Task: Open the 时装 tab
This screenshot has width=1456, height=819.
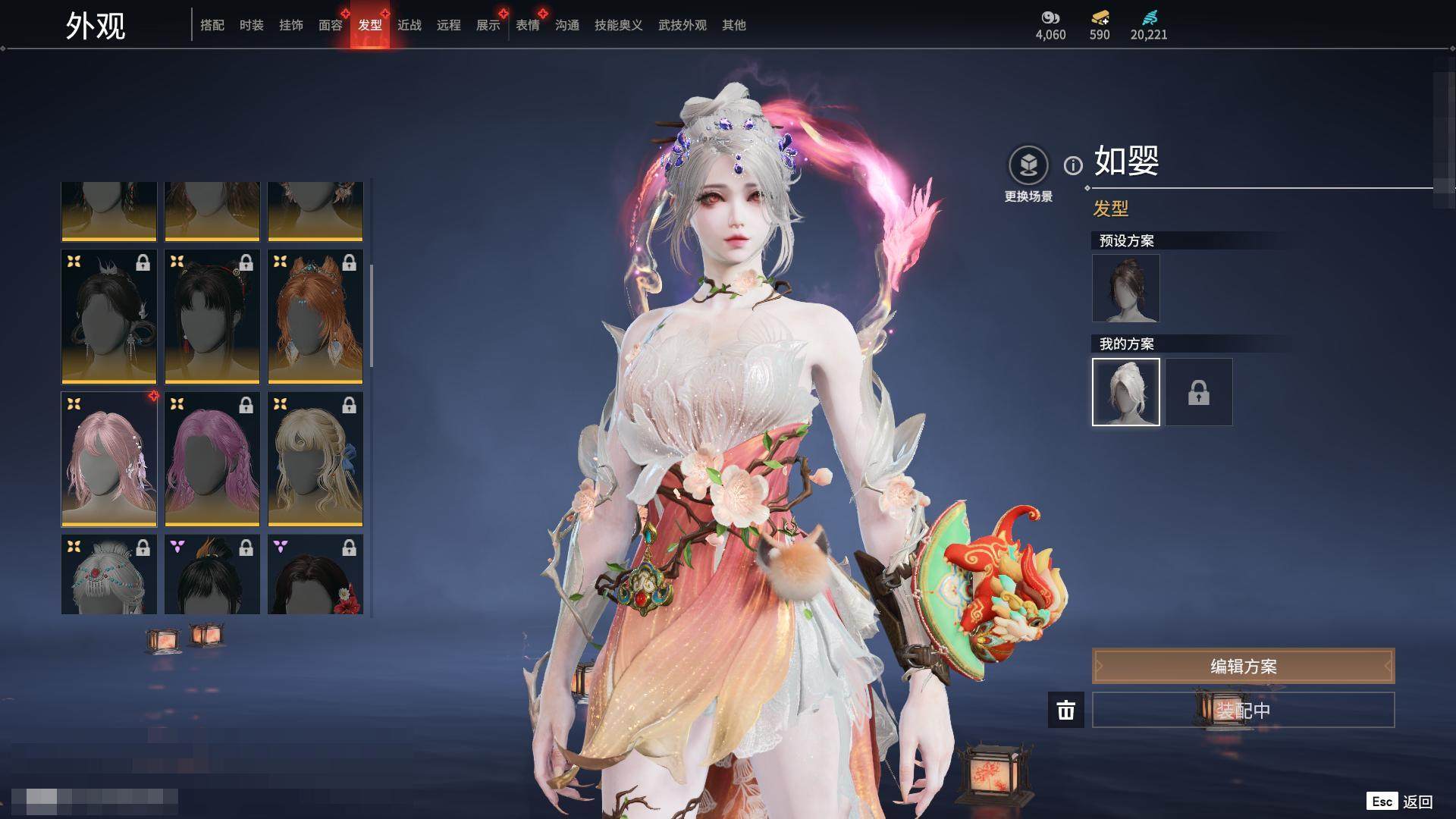Action: point(252,25)
